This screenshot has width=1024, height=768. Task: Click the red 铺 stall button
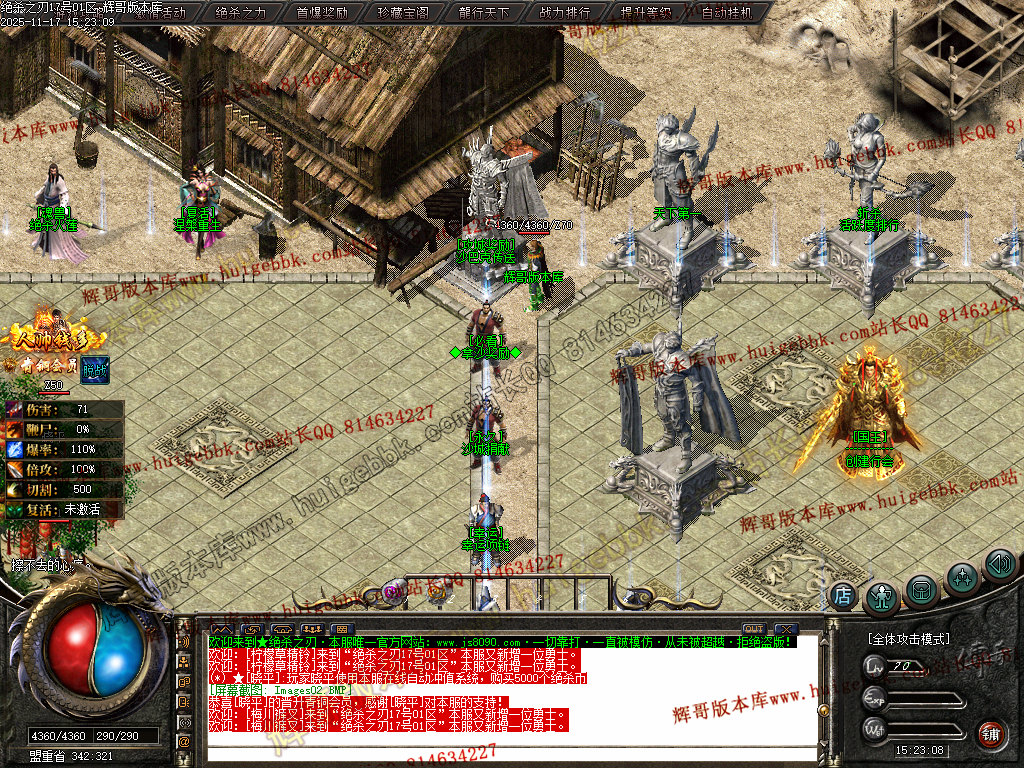coord(990,736)
